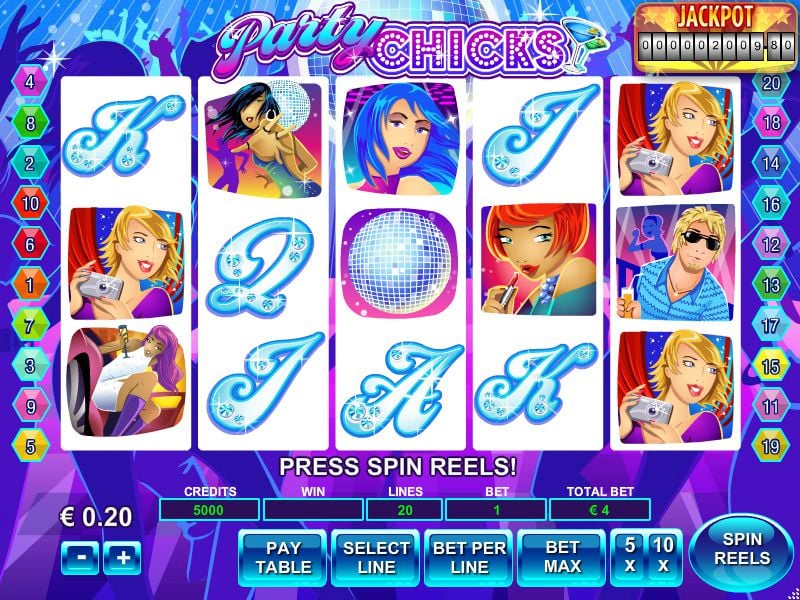Choose payline 1 hexagon marker
The height and width of the screenshot is (600, 800).
click(x=30, y=285)
